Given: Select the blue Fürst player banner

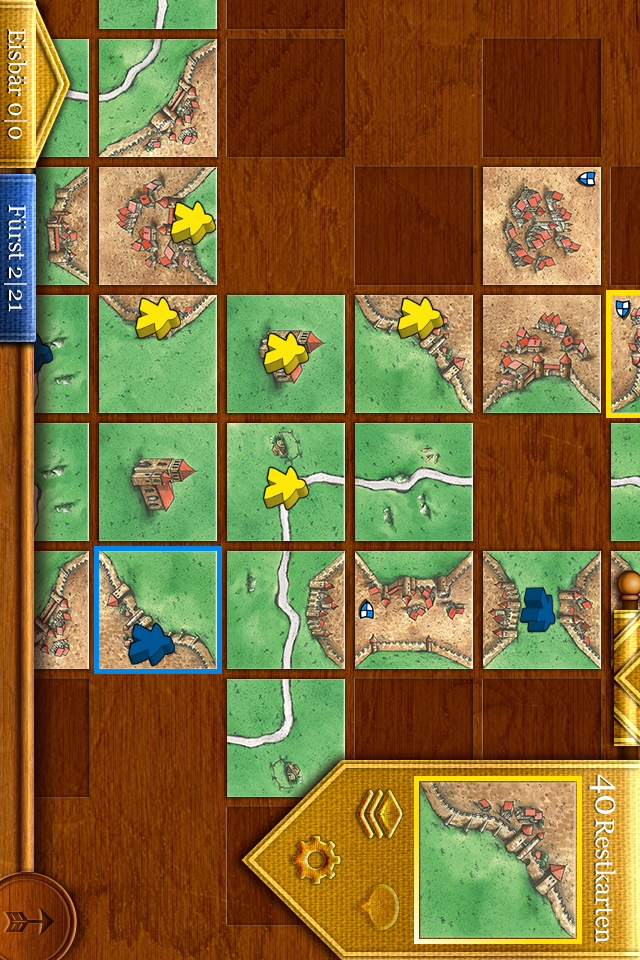Looking at the screenshot, I should [x=18, y=244].
